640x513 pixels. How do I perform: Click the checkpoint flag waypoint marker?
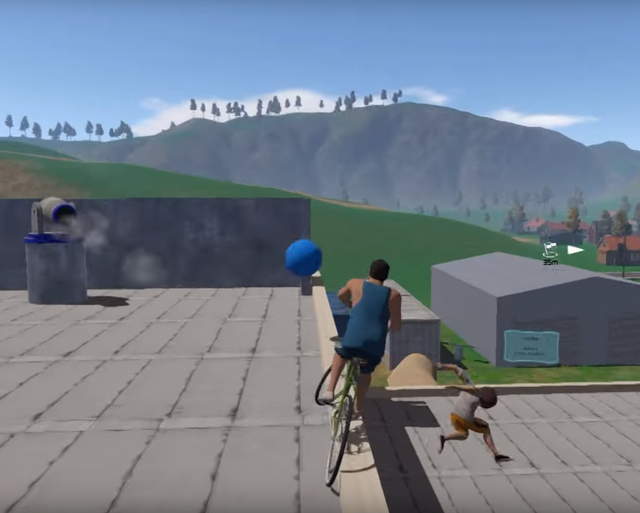[551, 252]
